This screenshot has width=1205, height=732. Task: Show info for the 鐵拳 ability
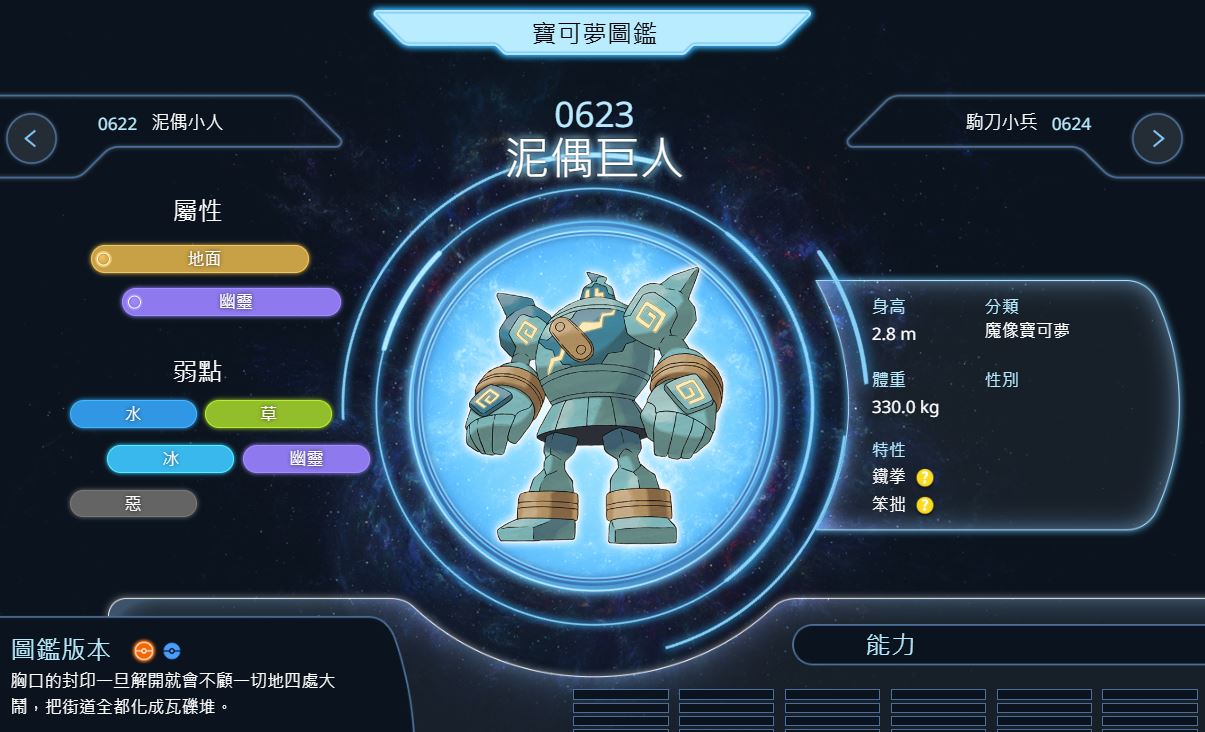click(x=925, y=478)
